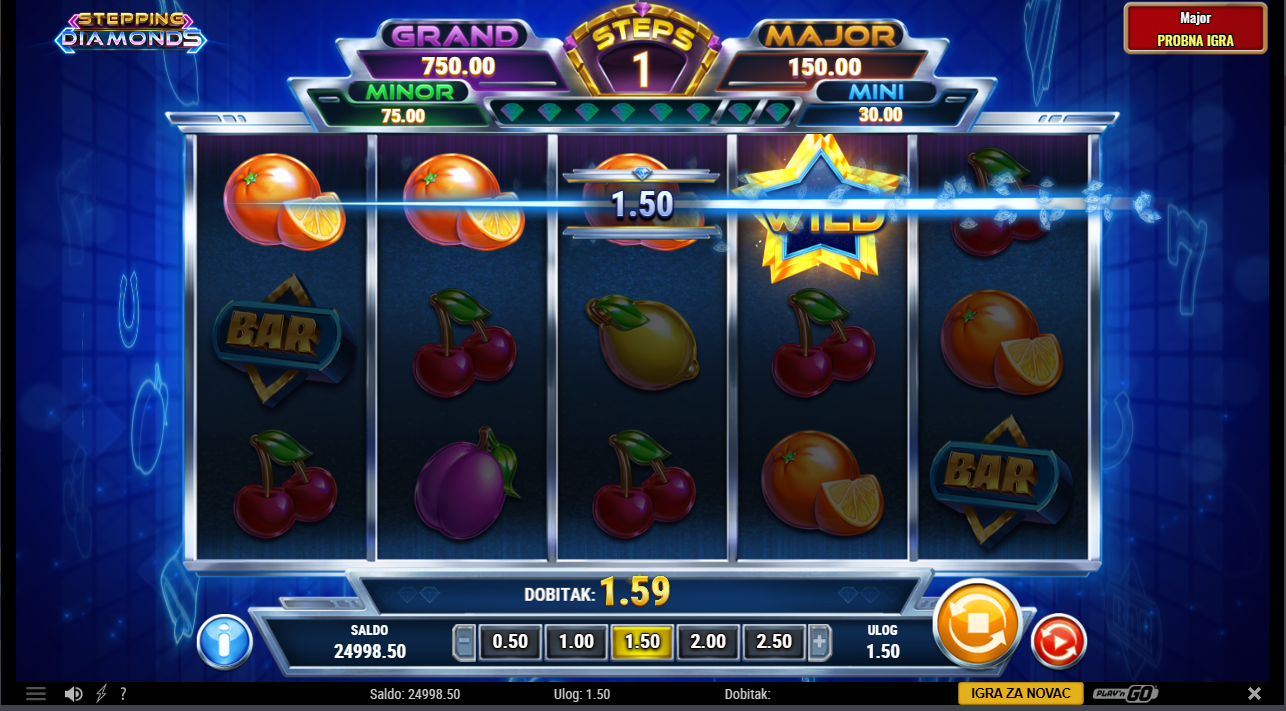Viewport: 1286px width, 711px height.
Task: Click the IGRA ZA NOVAC button
Action: coord(1020,694)
